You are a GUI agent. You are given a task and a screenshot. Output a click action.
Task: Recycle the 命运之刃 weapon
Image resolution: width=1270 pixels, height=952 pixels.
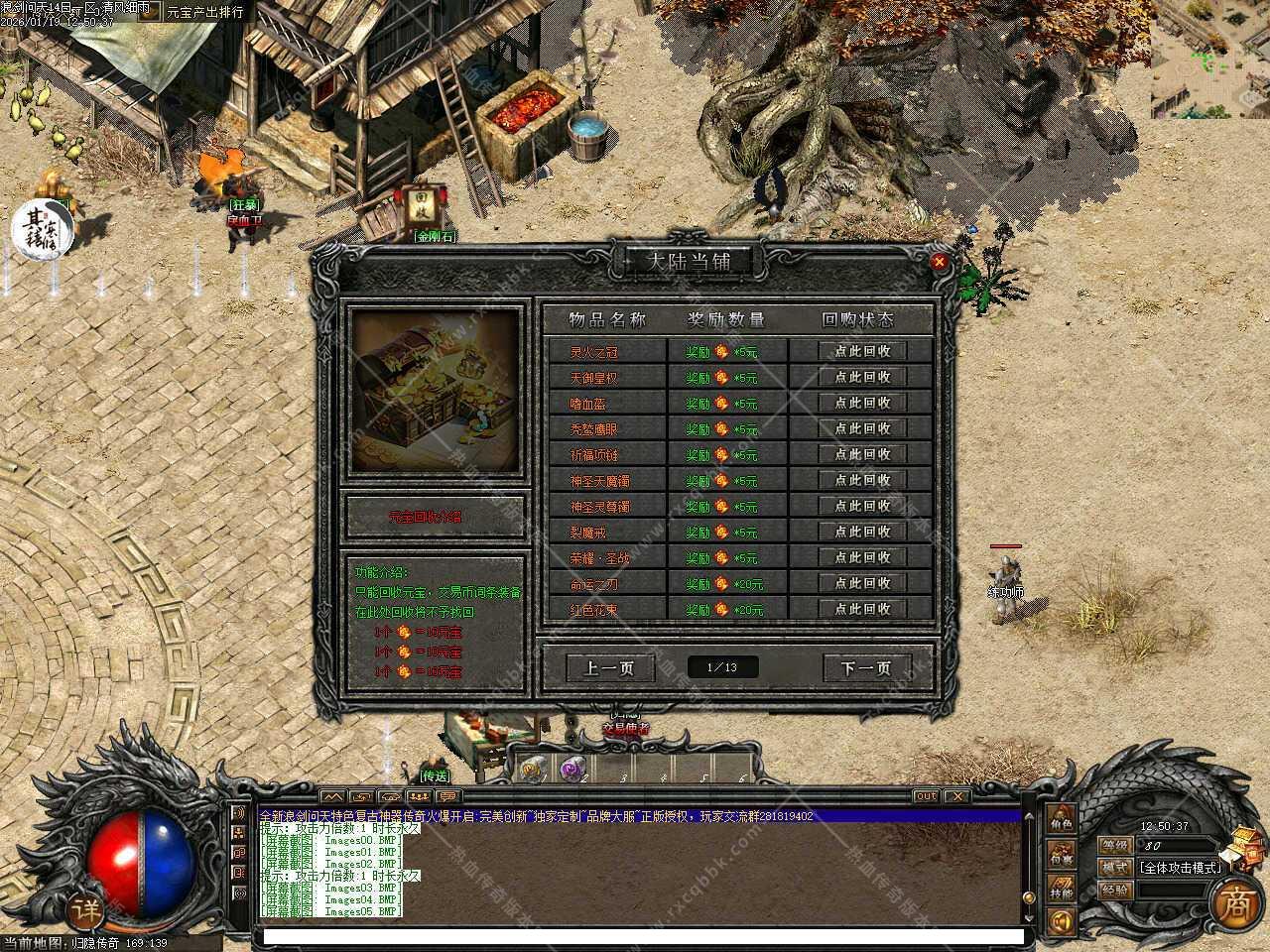tap(862, 583)
